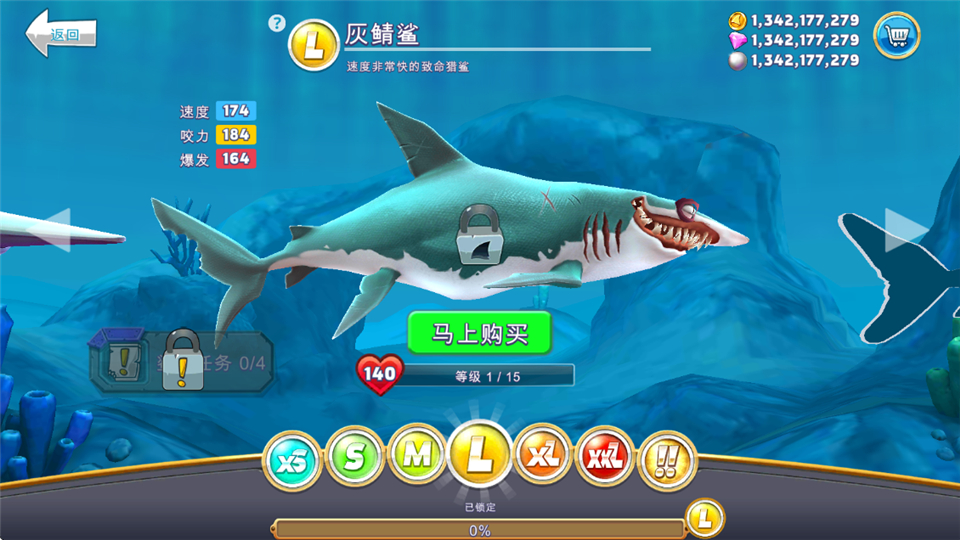Show the next shark with the right arrow
This screenshot has height=540, width=960.
coord(904,230)
